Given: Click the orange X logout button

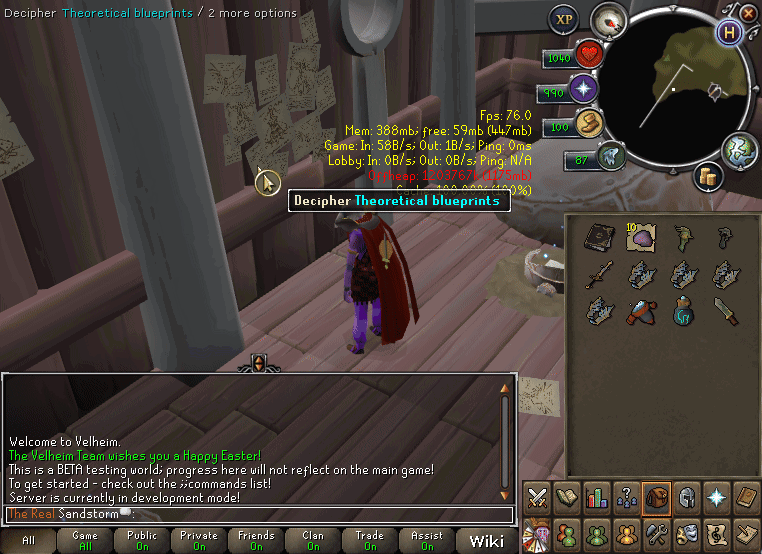Looking at the screenshot, I should pos(751,11).
